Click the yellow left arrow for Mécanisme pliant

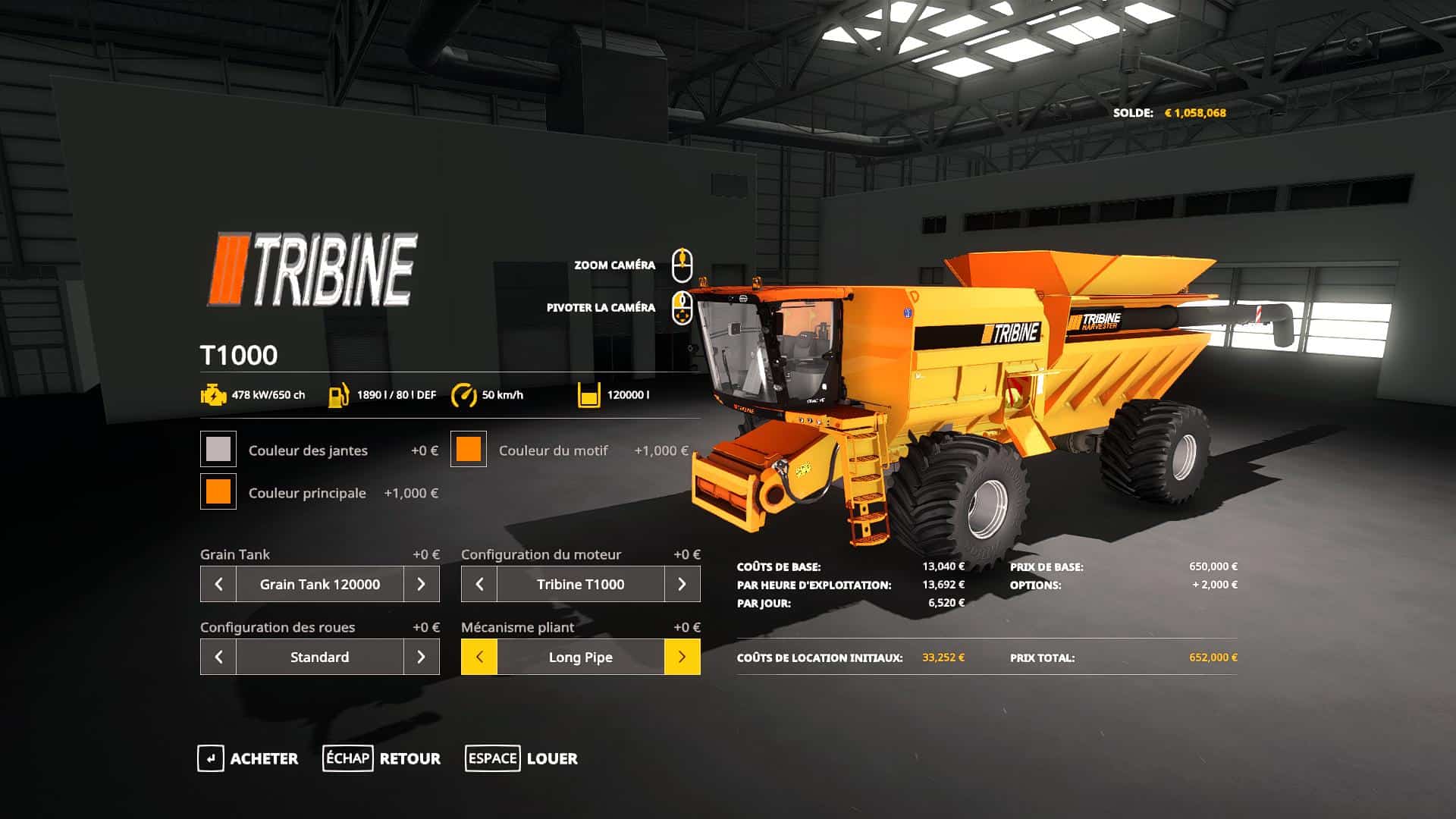coord(479,657)
